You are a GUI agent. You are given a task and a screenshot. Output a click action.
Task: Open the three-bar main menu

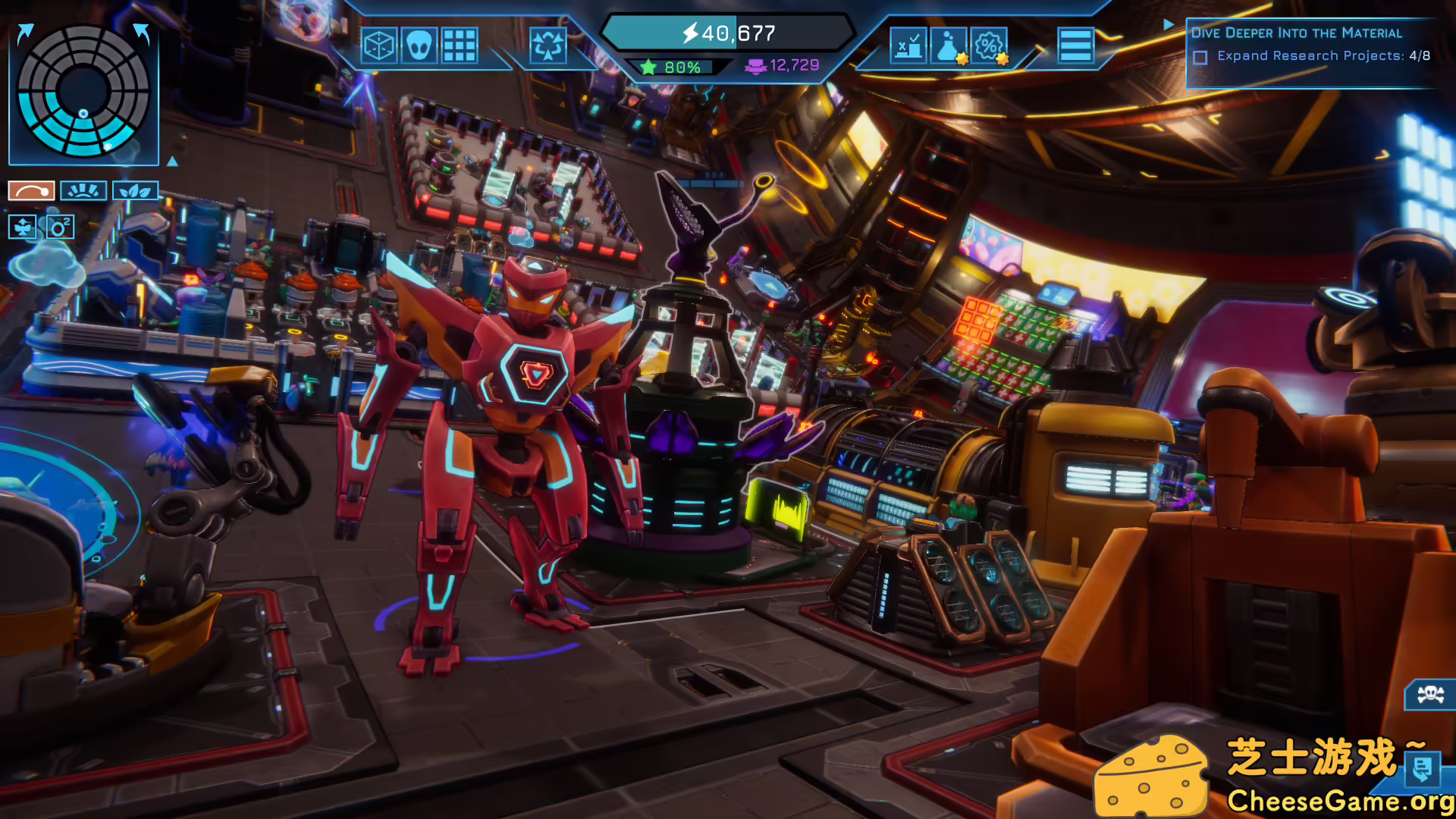[1075, 46]
